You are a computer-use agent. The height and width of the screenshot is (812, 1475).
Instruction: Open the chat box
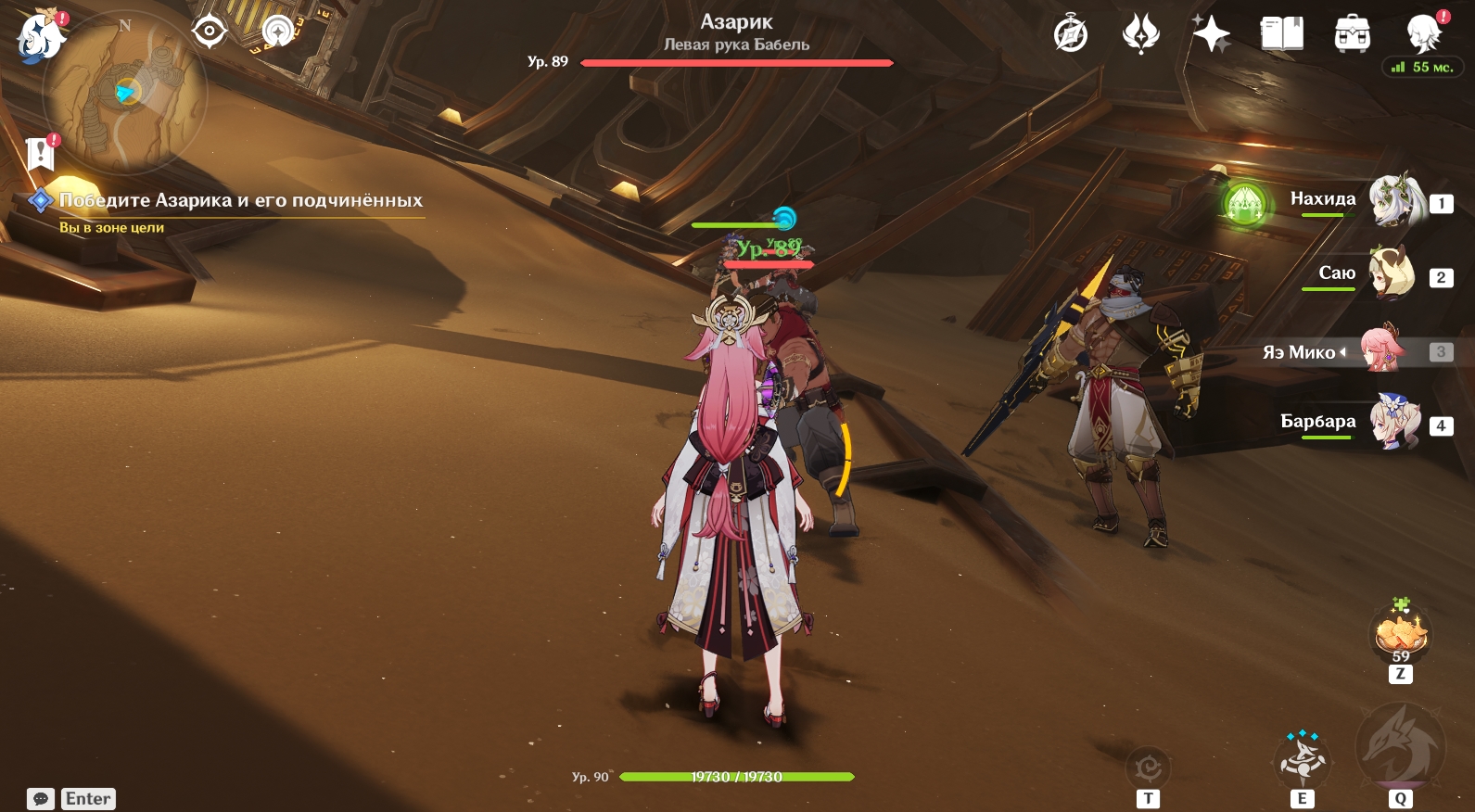tap(41, 798)
